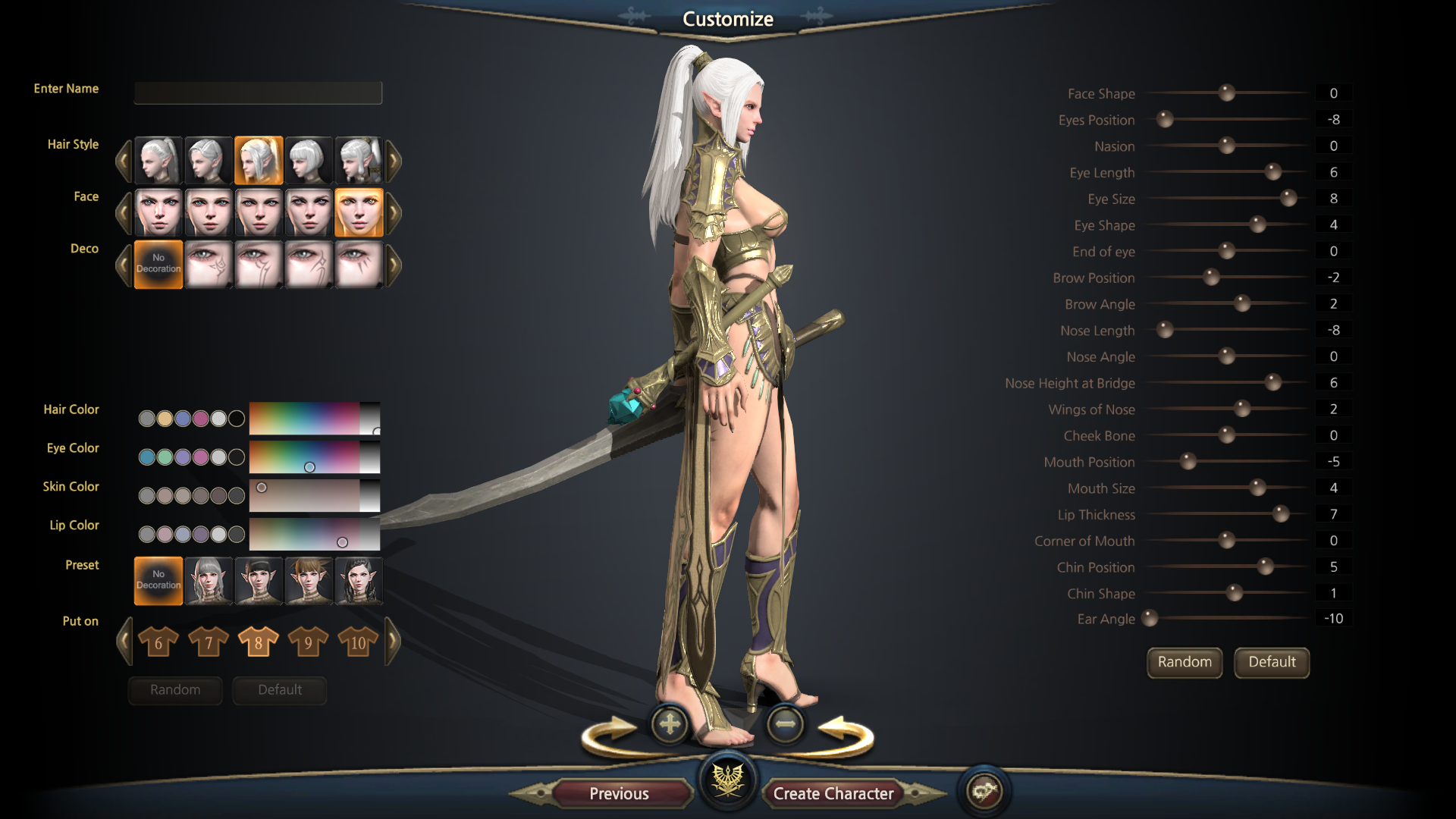The image size is (1456, 819).
Task: Show previous outfits with Put on left arrow
Action: pyautogui.click(x=124, y=642)
